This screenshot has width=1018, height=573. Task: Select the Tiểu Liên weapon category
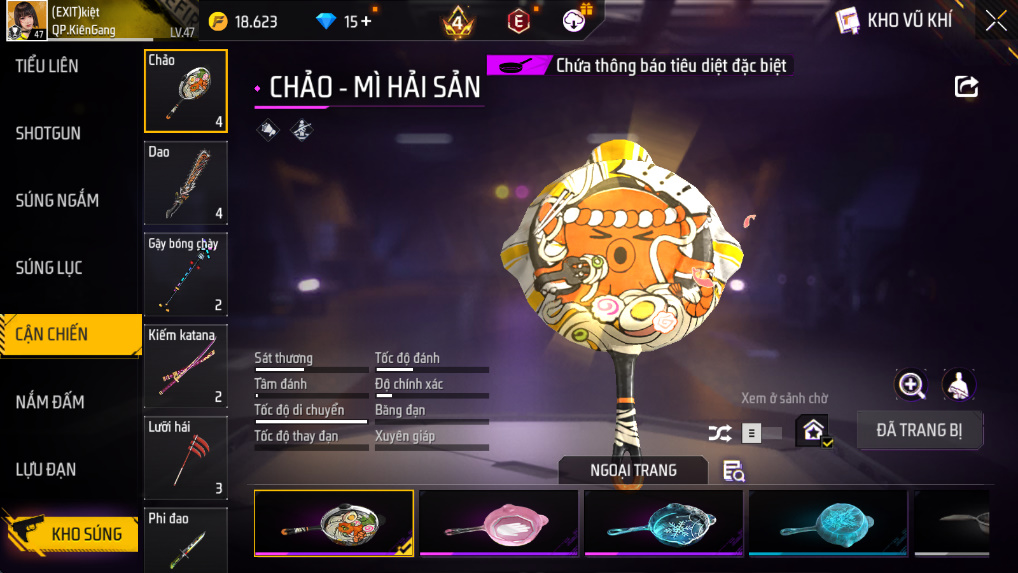coord(47,66)
